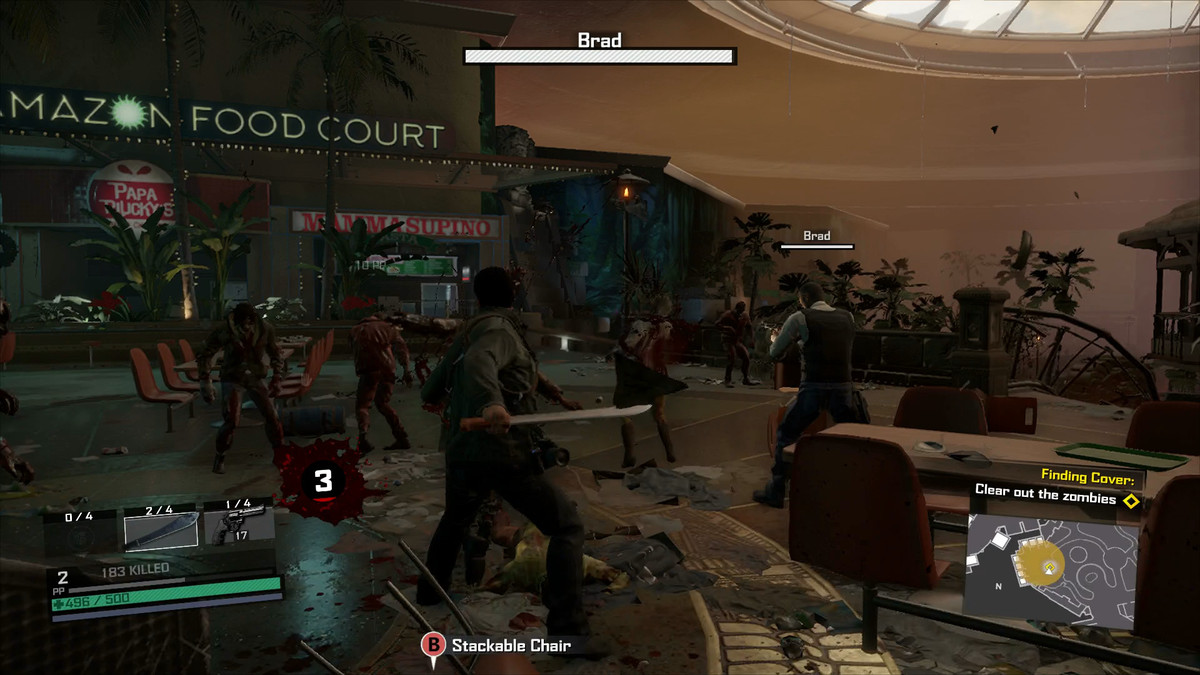Choose the revolver firearm slot

pyautogui.click(x=239, y=524)
